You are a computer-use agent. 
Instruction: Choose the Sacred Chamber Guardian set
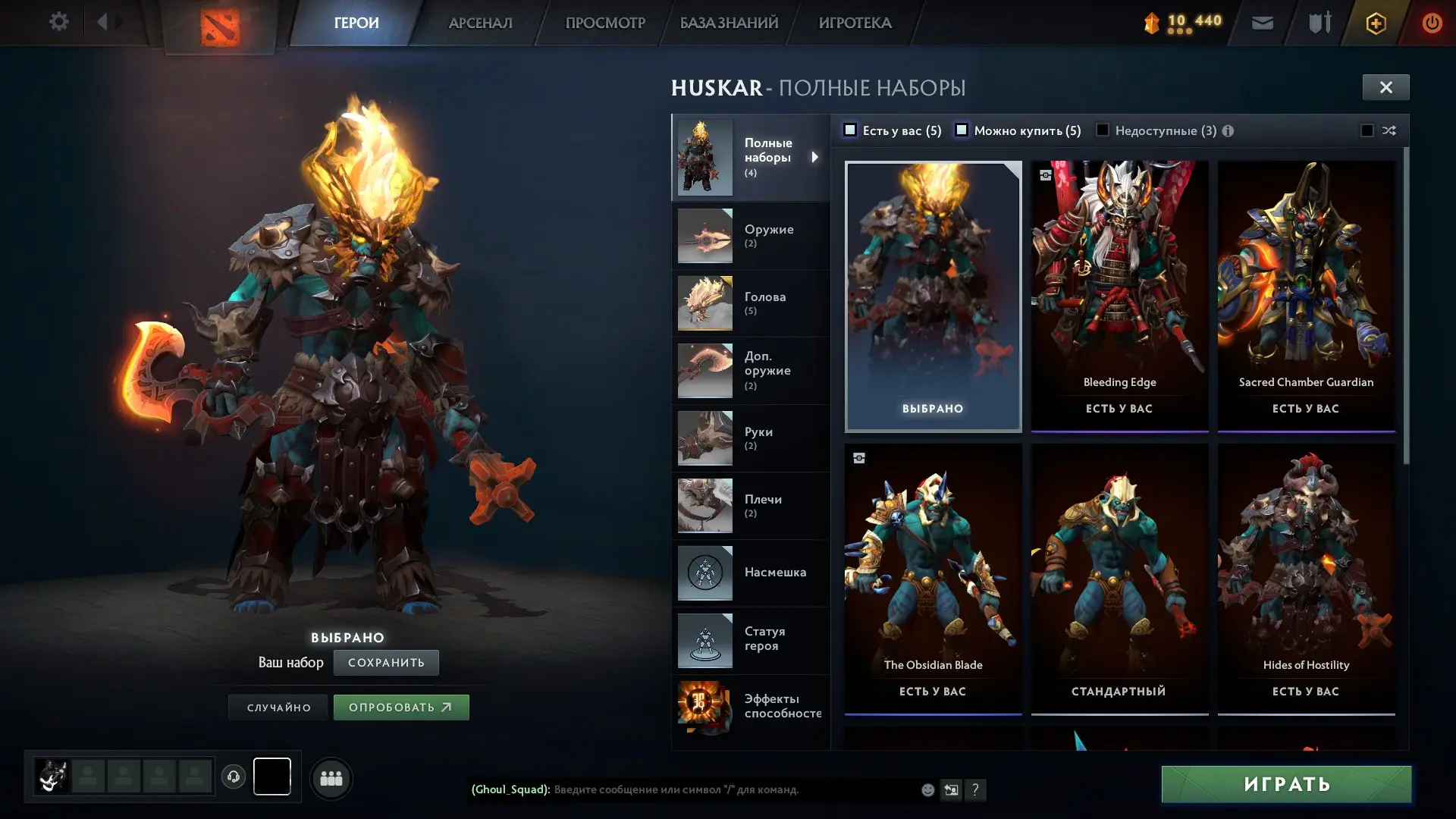click(x=1306, y=296)
